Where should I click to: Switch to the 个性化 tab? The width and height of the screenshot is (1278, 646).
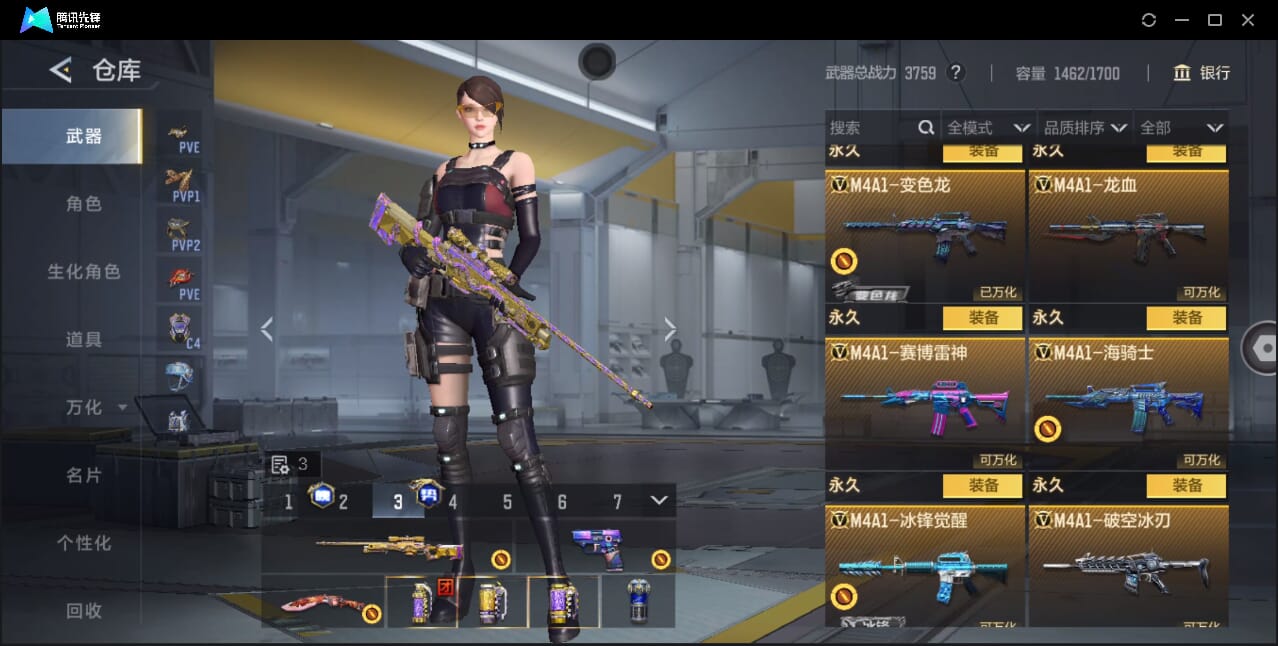84,543
